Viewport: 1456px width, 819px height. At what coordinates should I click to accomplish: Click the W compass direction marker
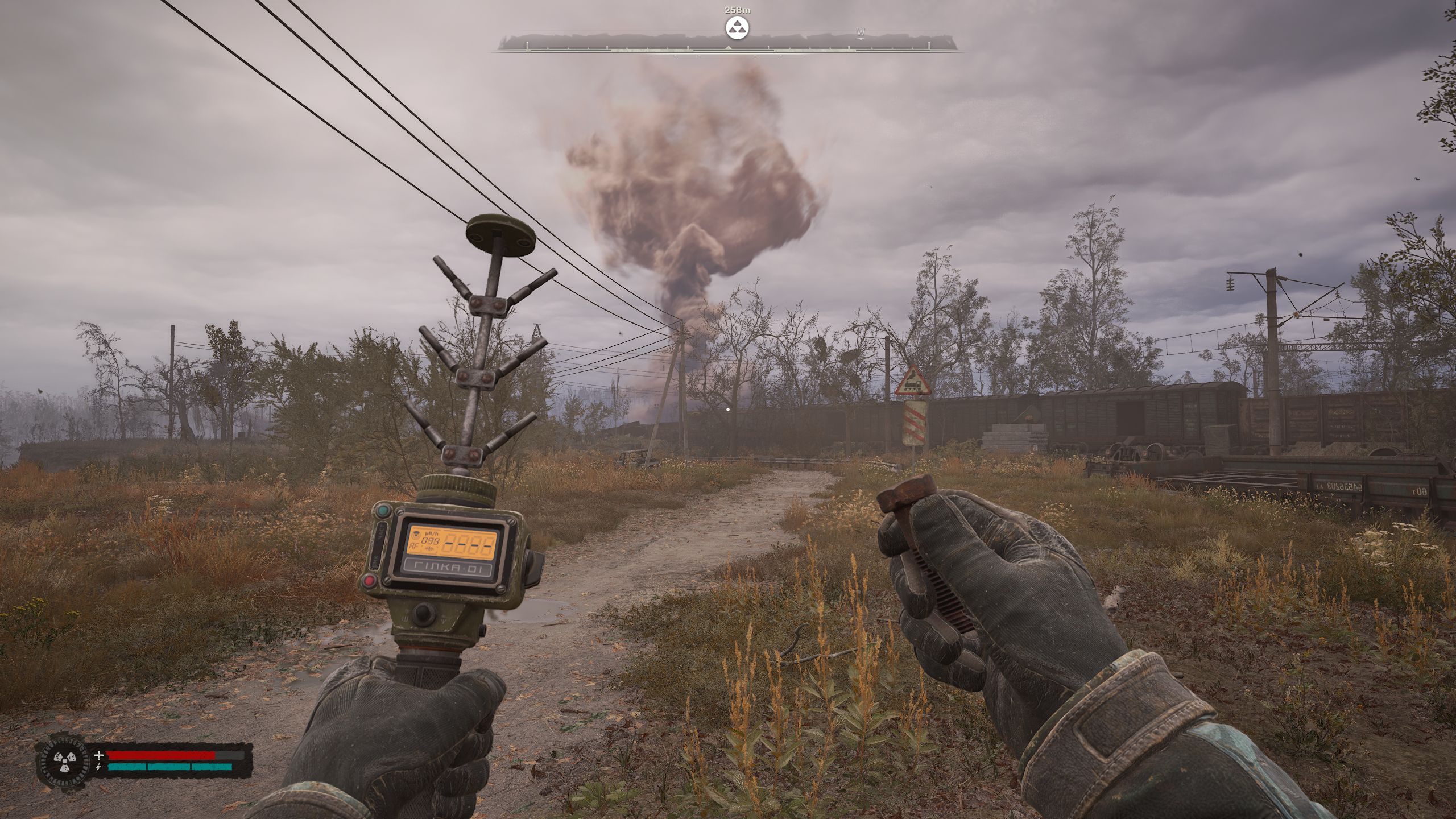(861, 34)
